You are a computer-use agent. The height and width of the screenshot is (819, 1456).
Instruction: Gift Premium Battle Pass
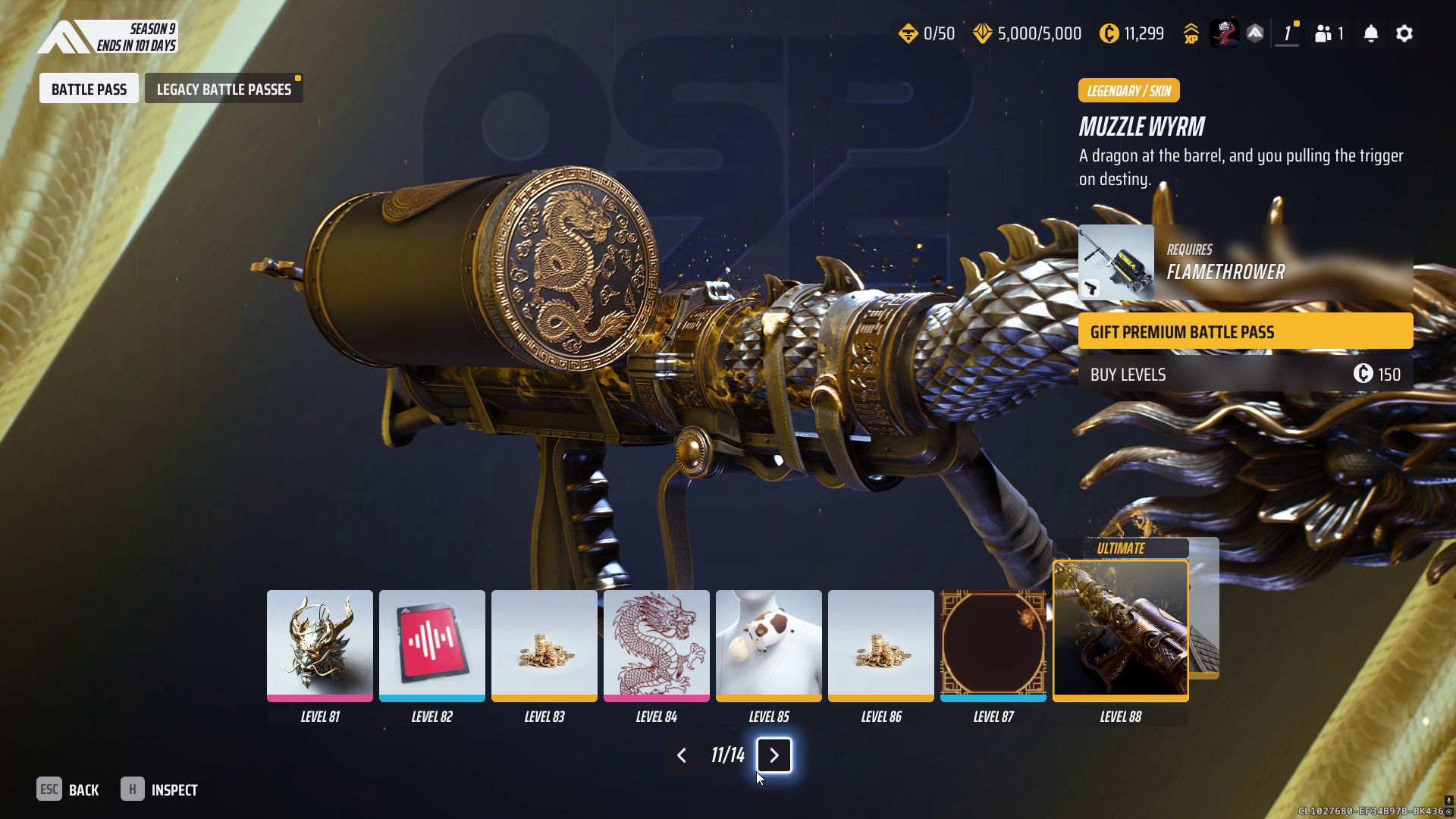click(x=1245, y=331)
